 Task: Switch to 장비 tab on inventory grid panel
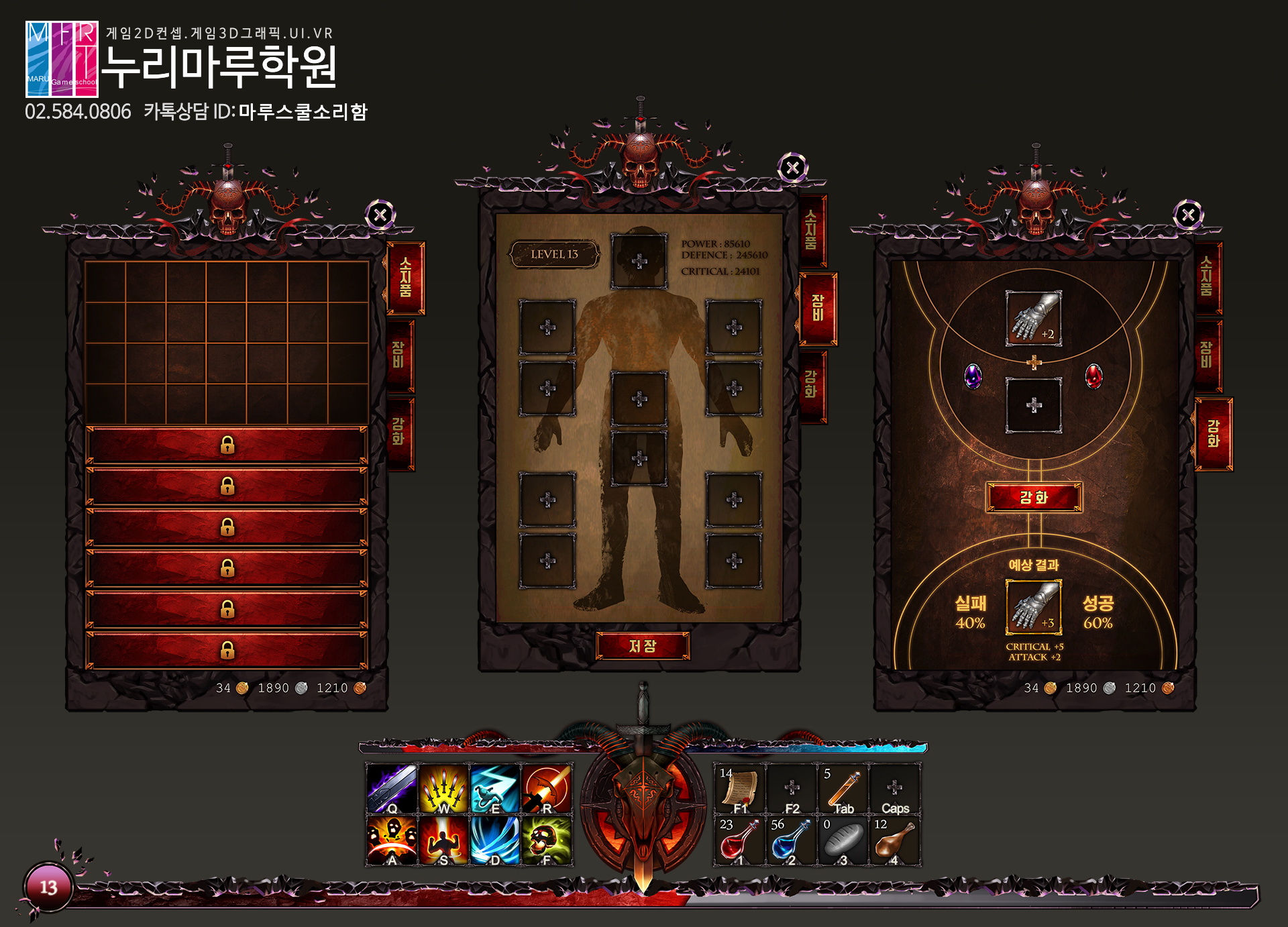(399, 356)
